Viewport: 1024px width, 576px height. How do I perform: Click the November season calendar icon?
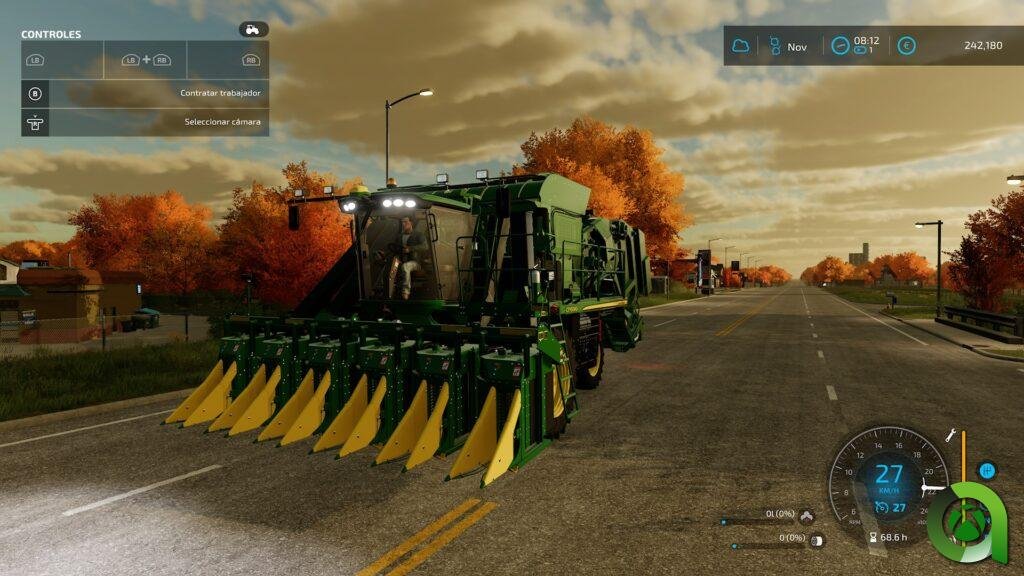(x=773, y=46)
